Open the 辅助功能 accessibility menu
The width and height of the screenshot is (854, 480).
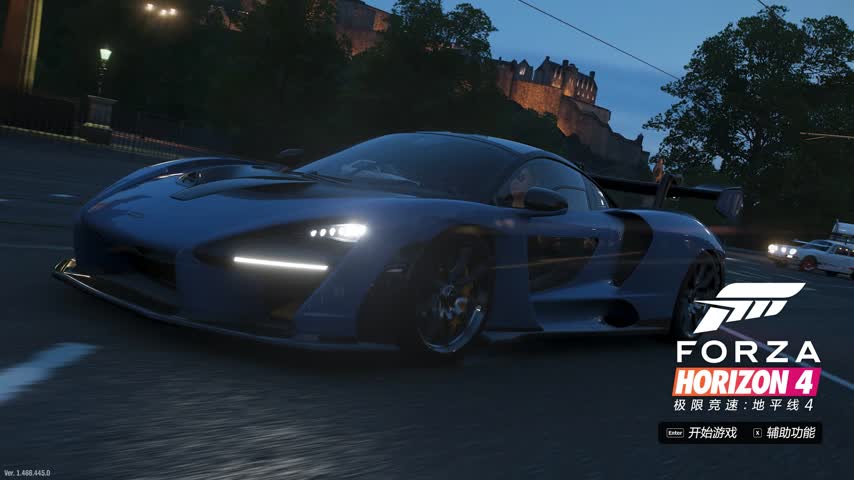789,433
